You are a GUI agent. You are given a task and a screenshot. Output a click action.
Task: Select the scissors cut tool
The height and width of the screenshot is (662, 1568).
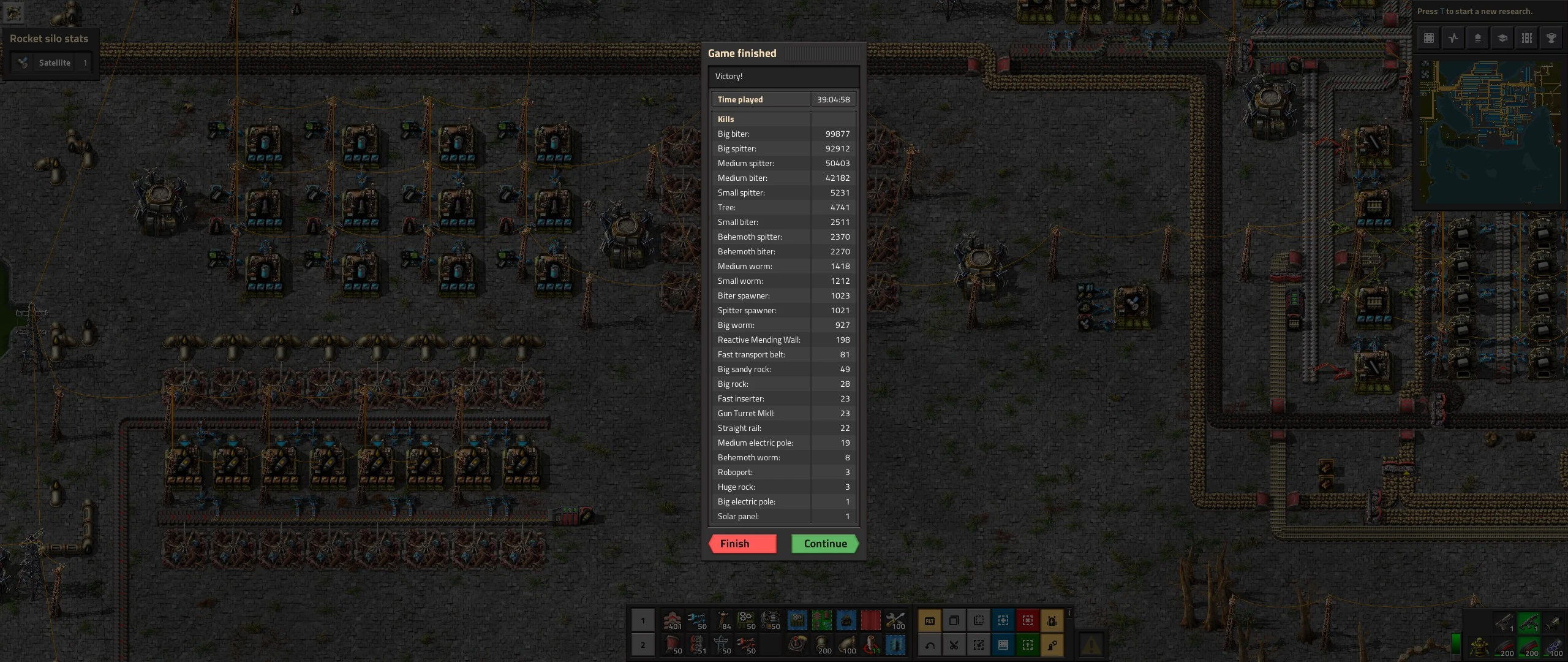(x=954, y=645)
